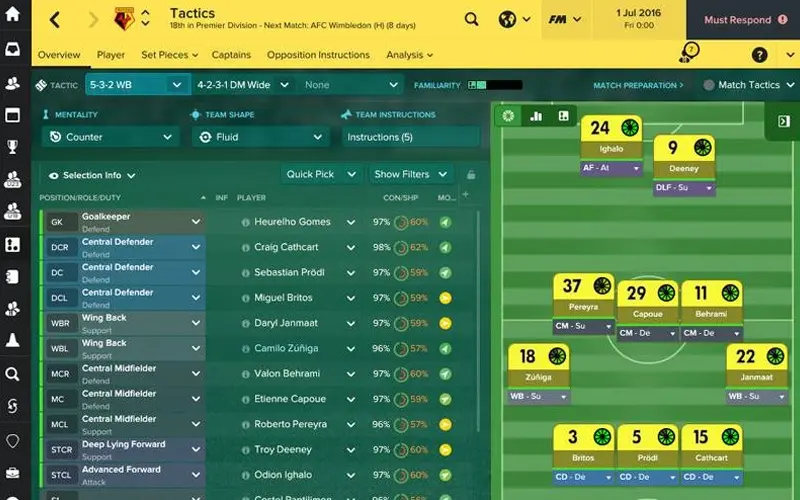
Task: Open the help question mark icon
Action: 760,55
